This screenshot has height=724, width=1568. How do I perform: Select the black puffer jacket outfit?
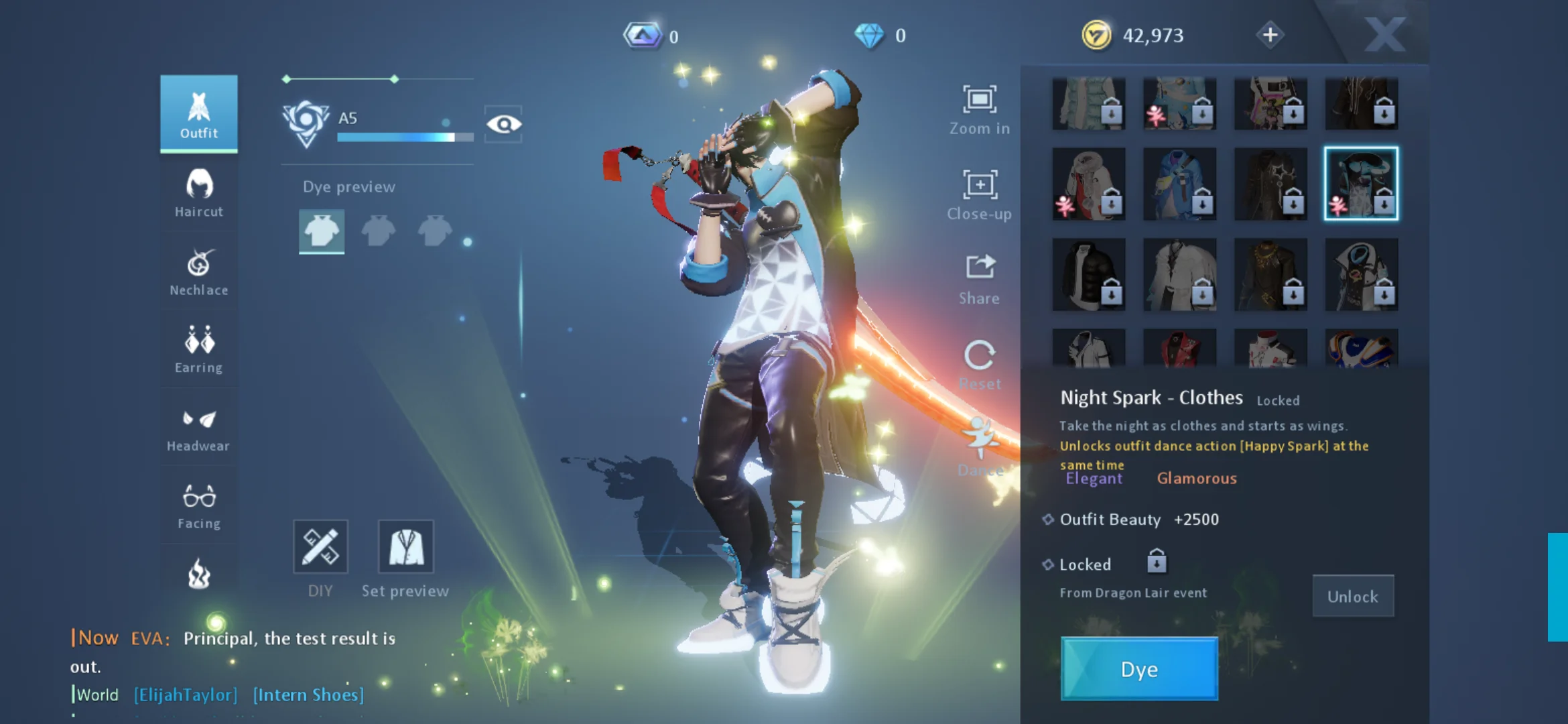coord(1089,275)
